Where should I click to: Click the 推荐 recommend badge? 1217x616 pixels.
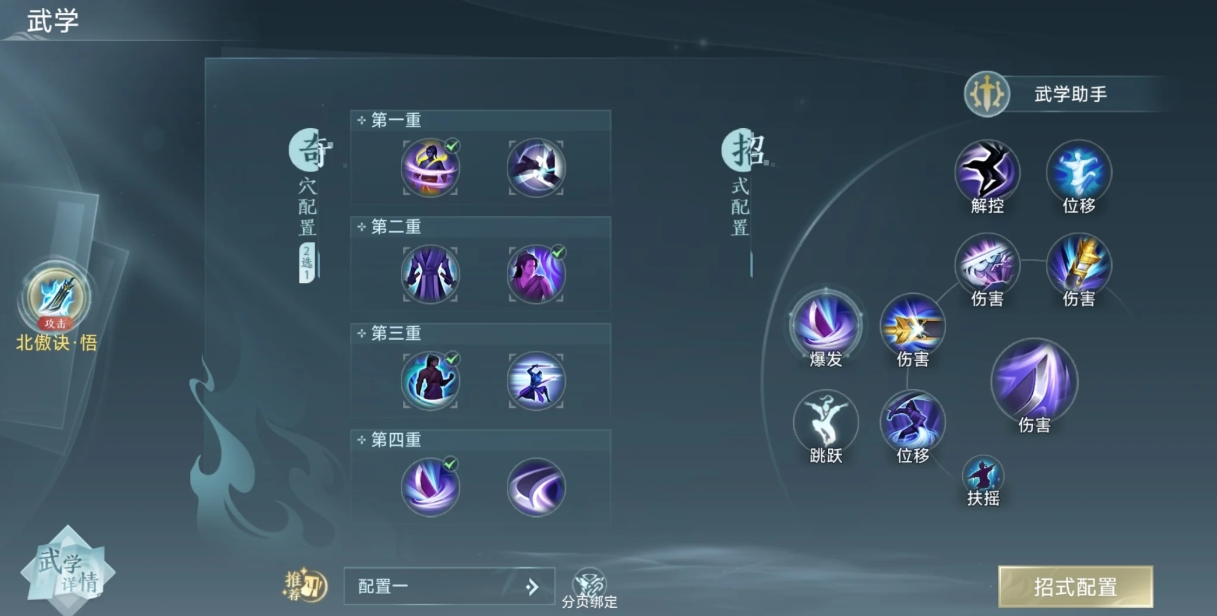pos(305,586)
